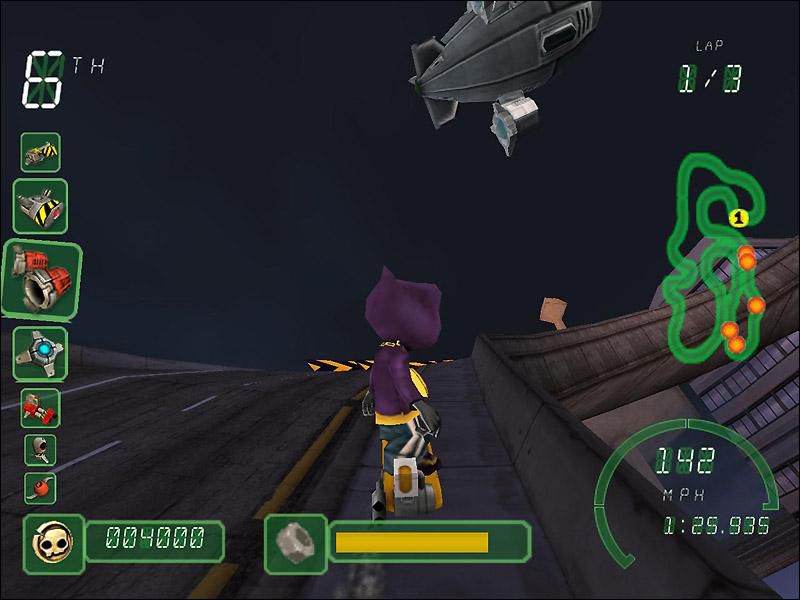
Task: Select the blue-core shuriken mine weapon
Action: point(40,353)
